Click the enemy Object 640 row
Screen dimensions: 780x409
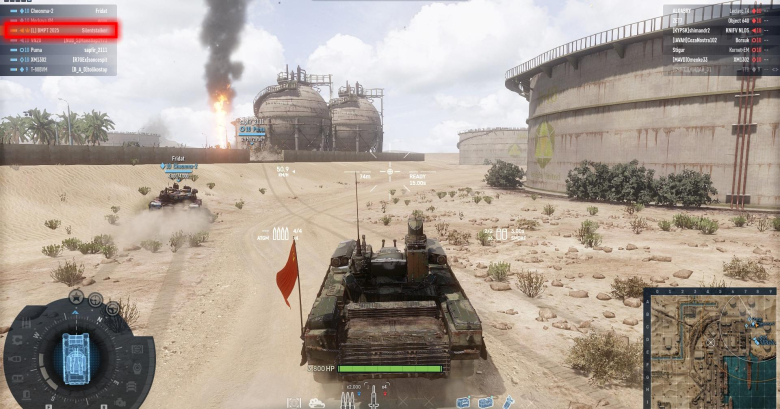click(x=720, y=20)
